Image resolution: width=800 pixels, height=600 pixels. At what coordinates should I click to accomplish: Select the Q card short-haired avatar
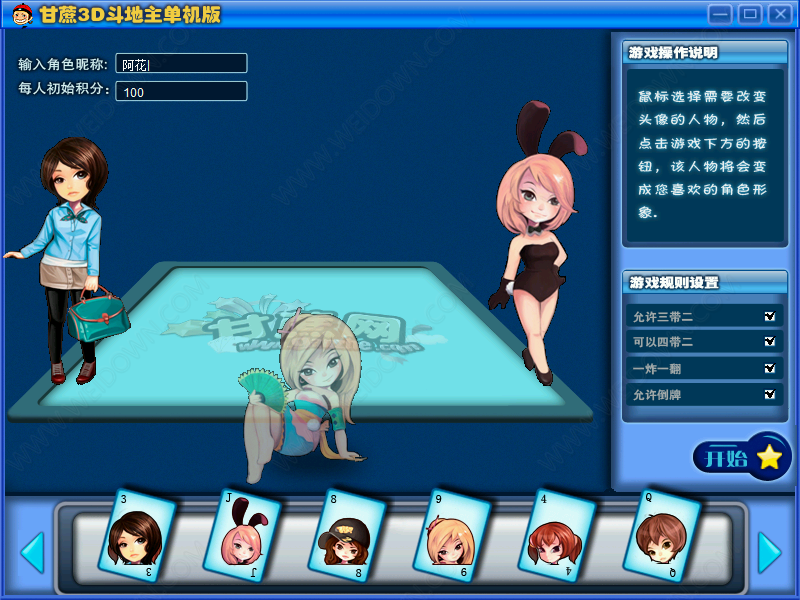[x=662, y=535]
